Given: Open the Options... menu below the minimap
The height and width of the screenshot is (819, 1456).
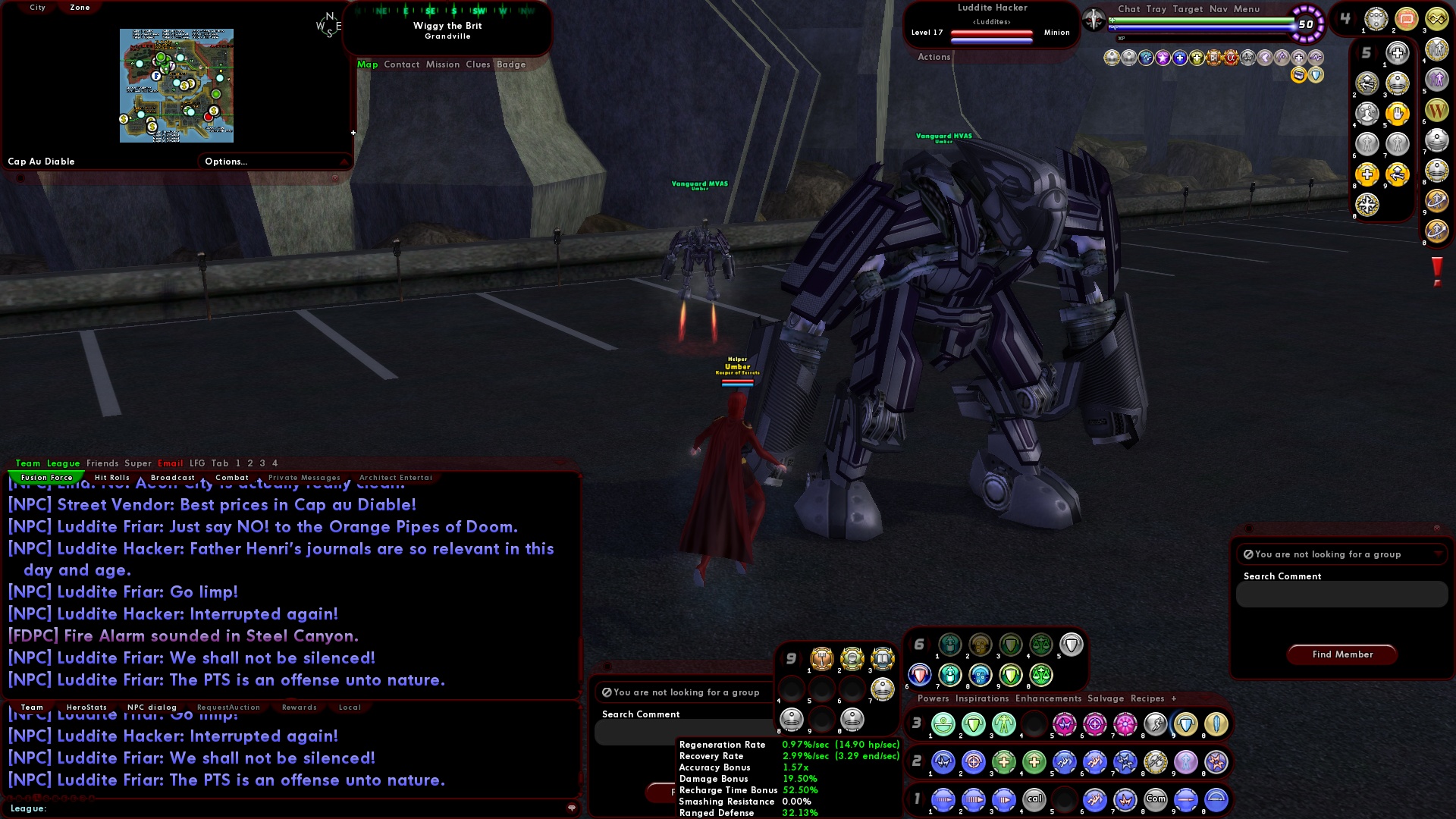Looking at the screenshot, I should click(x=224, y=161).
